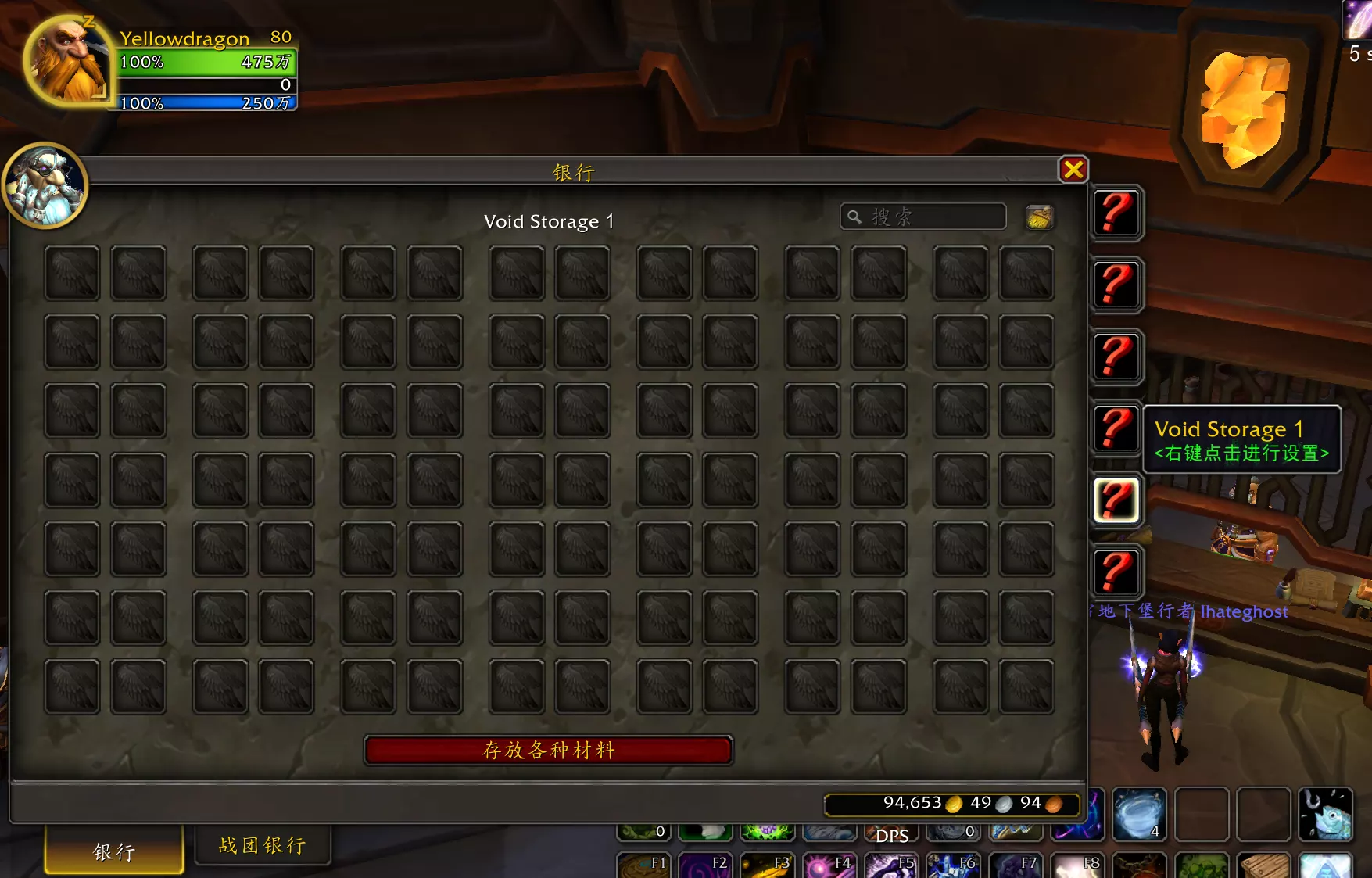Viewport: 1372px width, 878px height.
Task: Select the topmost red question mark bank tab icon
Action: point(1116,214)
